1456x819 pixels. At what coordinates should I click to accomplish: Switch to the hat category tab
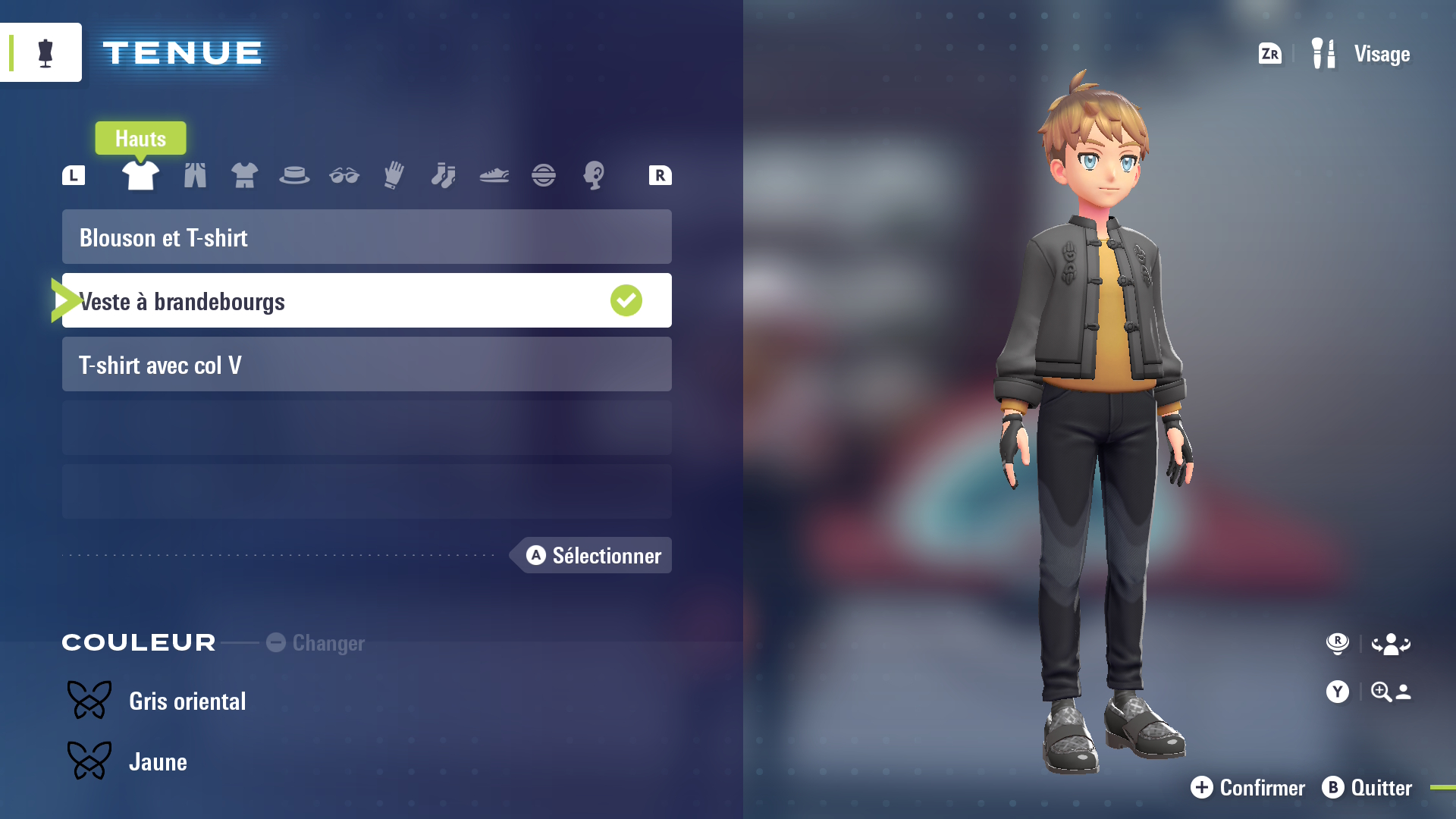pos(294,175)
